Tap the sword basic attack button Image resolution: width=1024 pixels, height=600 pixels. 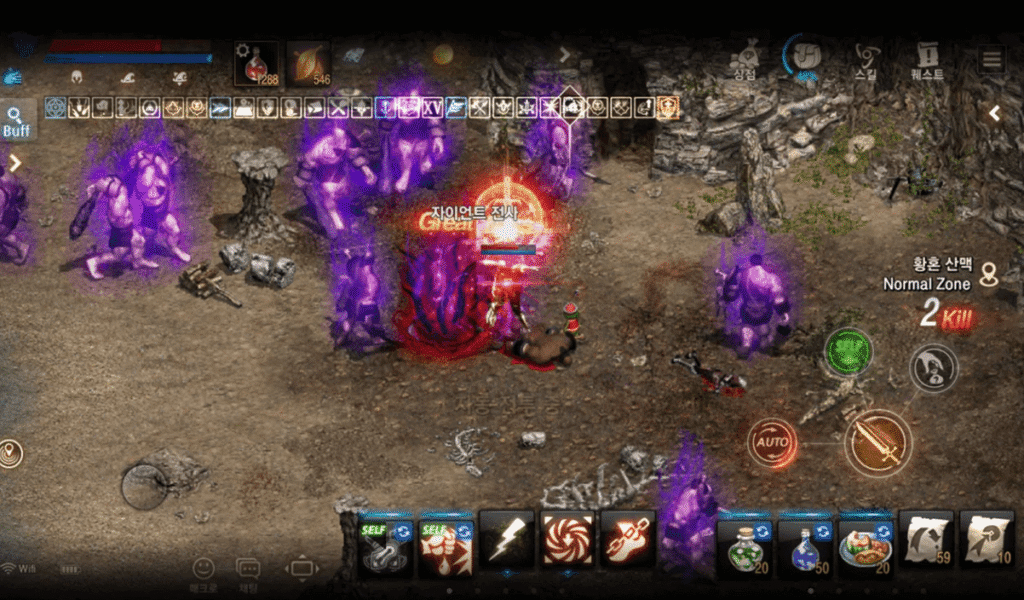point(877,443)
